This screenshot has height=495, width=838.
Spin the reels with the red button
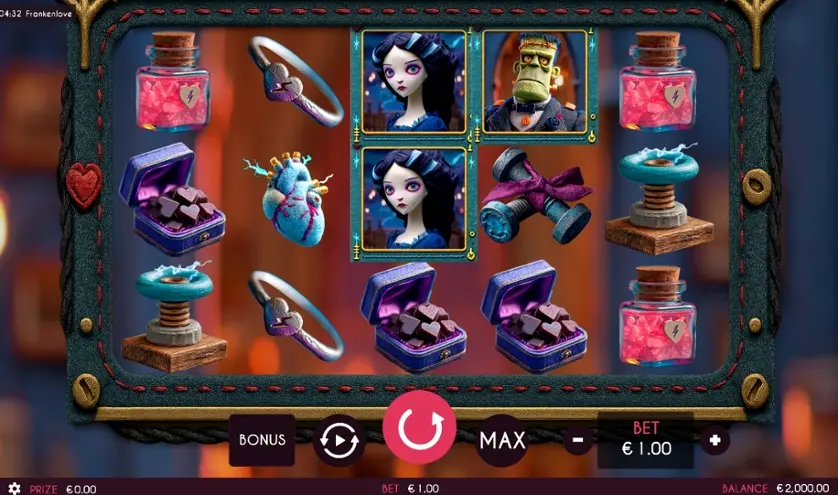[x=419, y=430]
